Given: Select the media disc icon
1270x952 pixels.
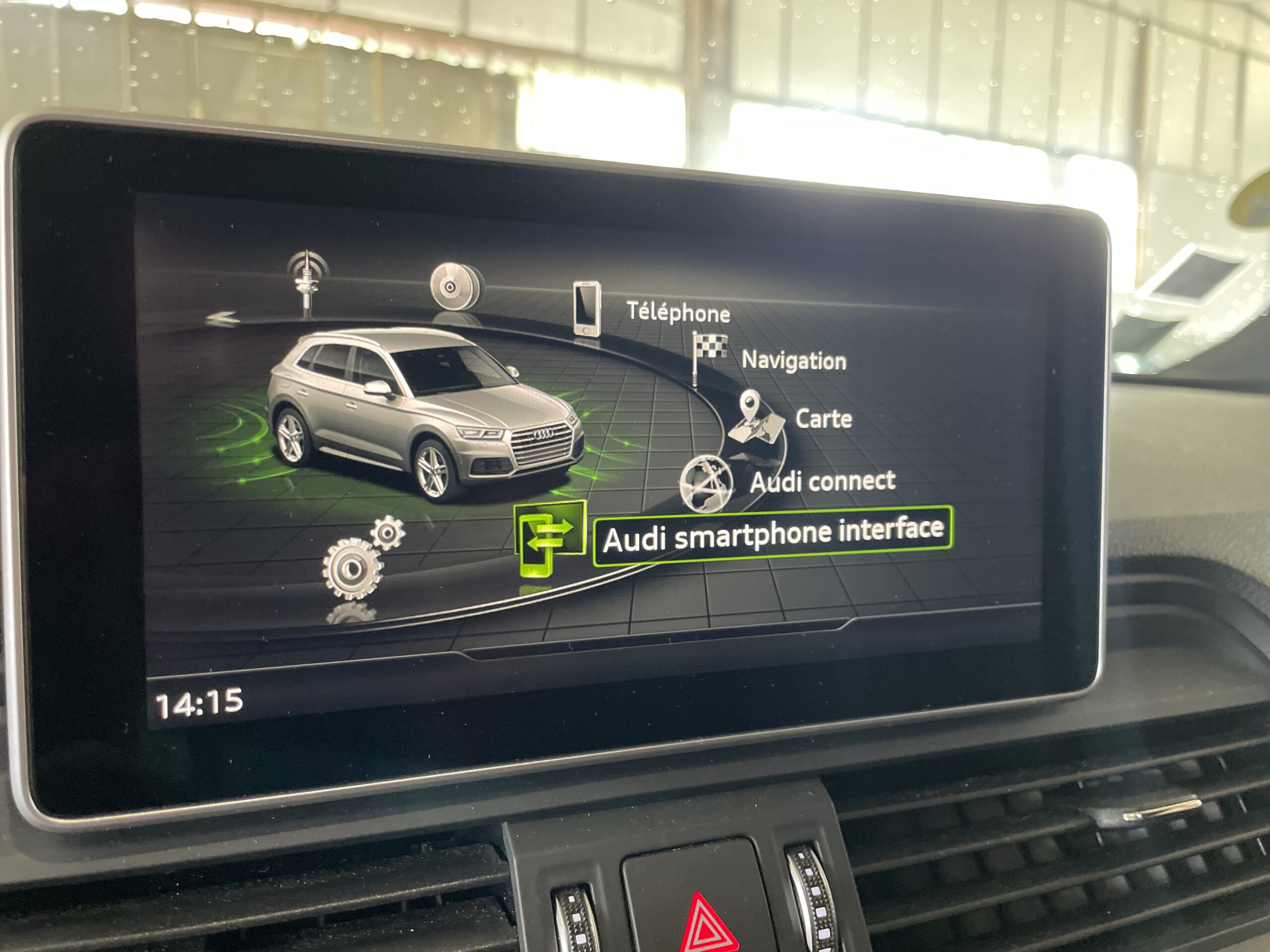Looking at the screenshot, I should click(456, 287).
